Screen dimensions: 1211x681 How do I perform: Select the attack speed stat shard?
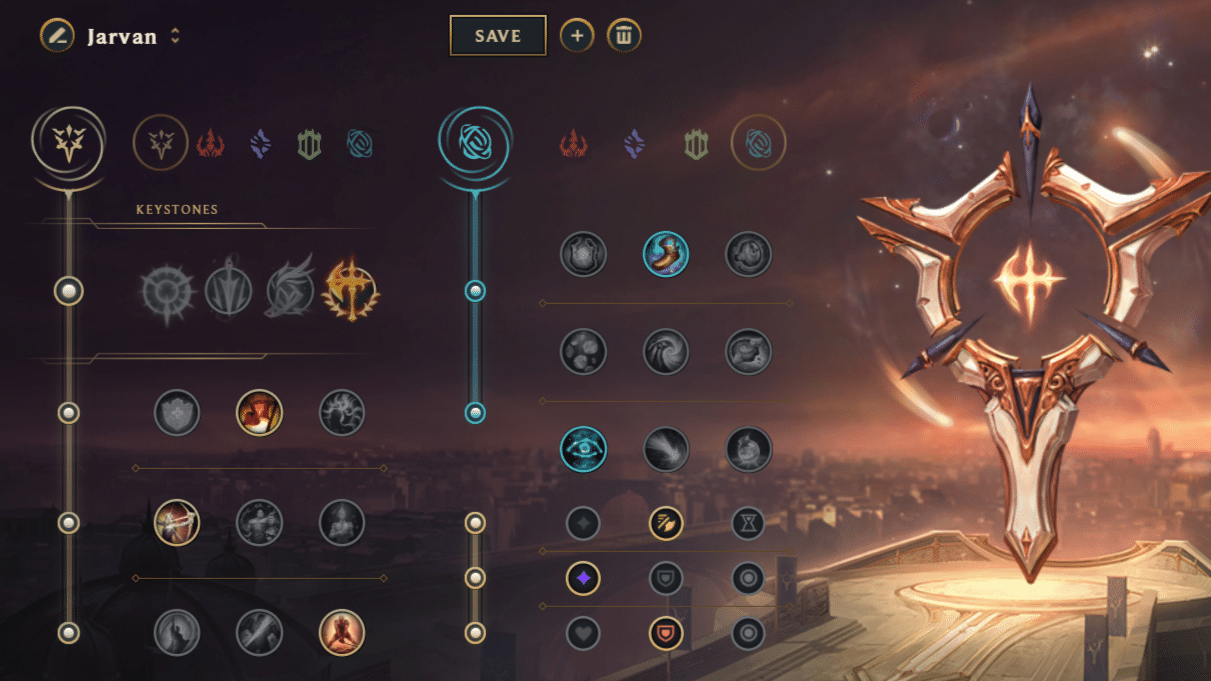665,522
